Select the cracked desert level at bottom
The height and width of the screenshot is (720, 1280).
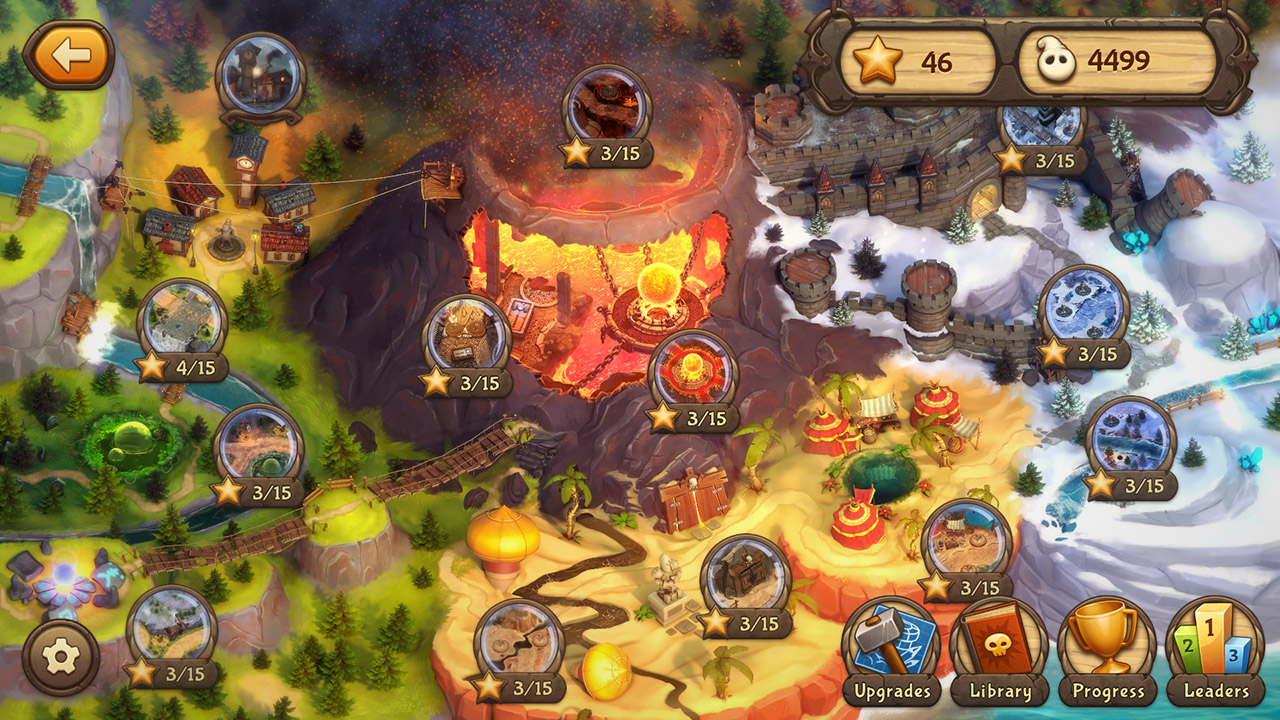coord(521,638)
